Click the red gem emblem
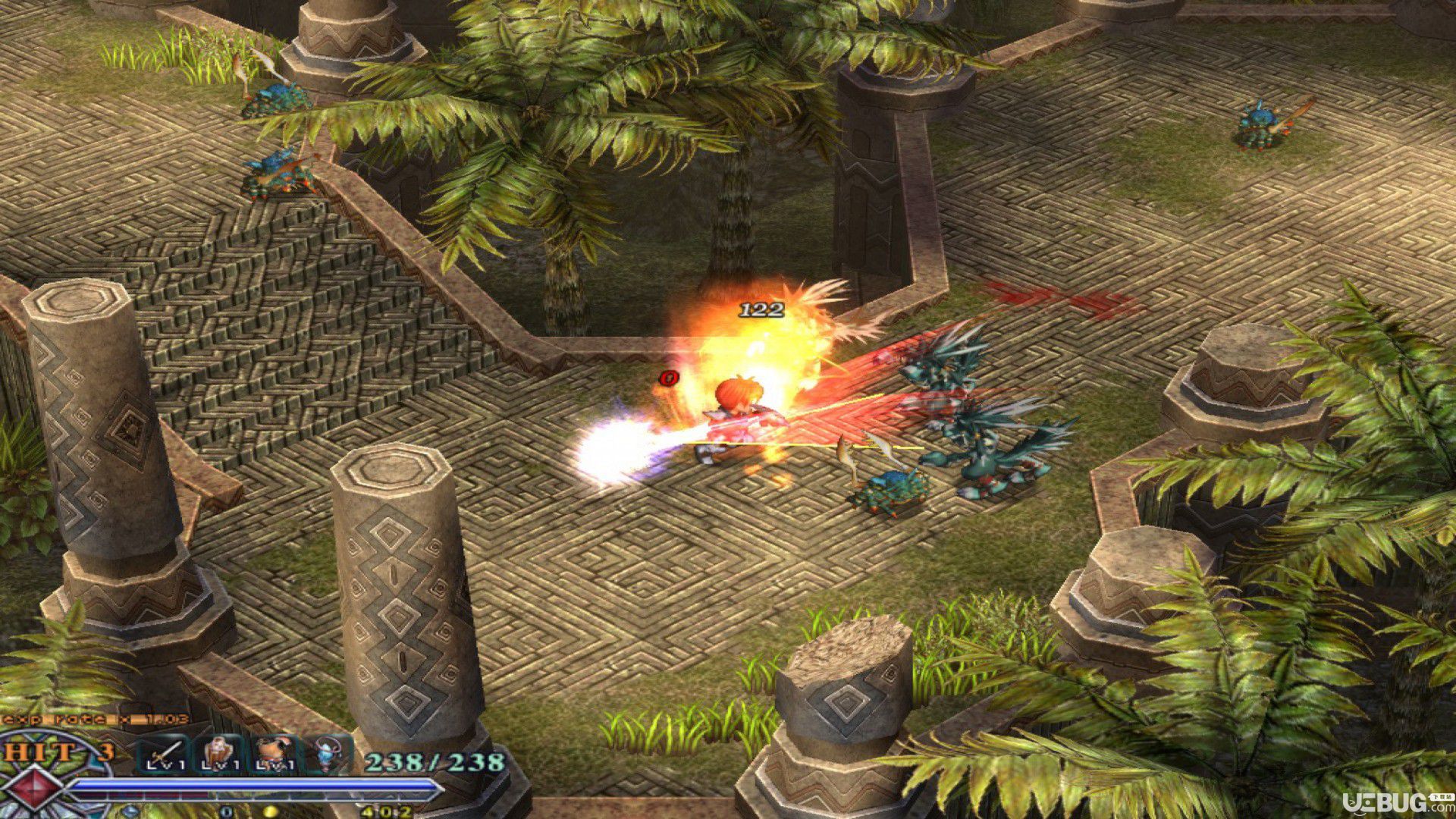1456x819 pixels. point(36,789)
